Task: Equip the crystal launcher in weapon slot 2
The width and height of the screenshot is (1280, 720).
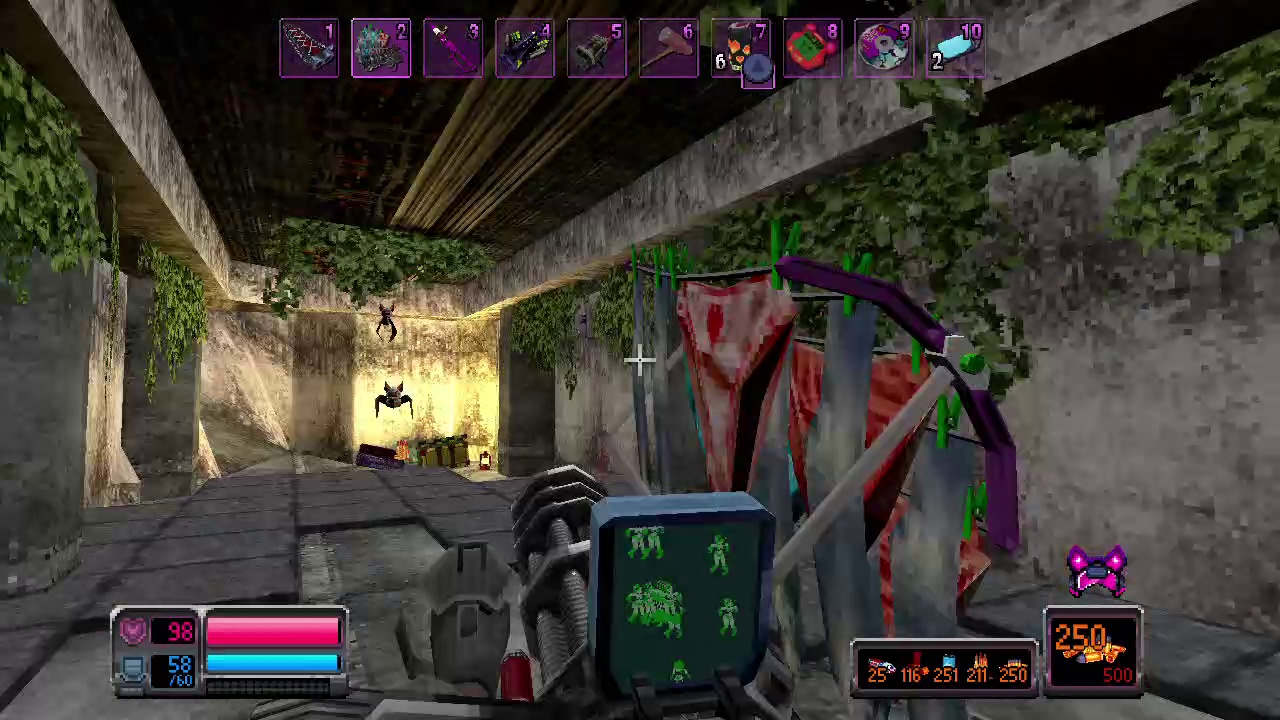Action: point(381,47)
